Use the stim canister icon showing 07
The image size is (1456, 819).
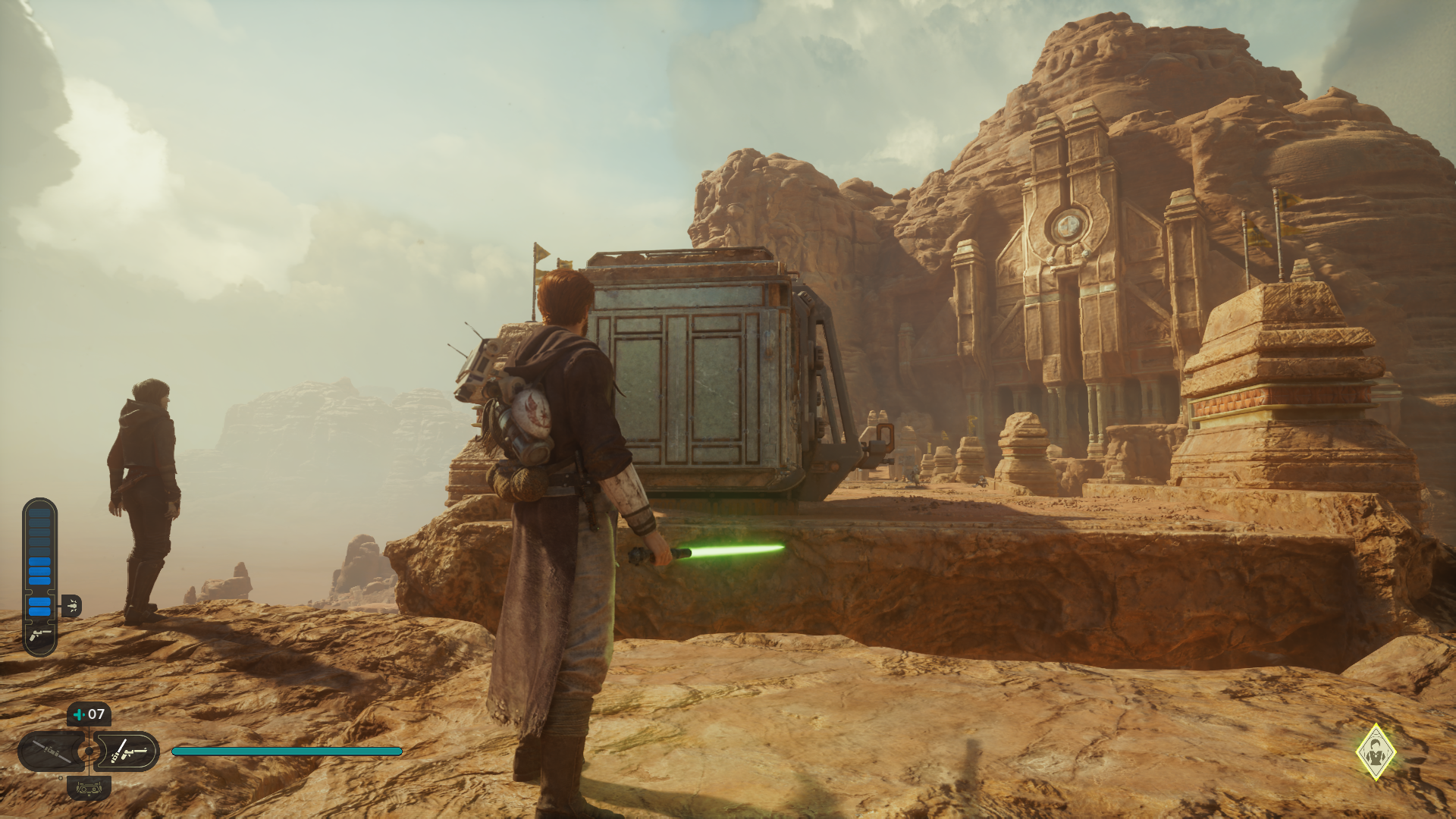[x=89, y=714]
